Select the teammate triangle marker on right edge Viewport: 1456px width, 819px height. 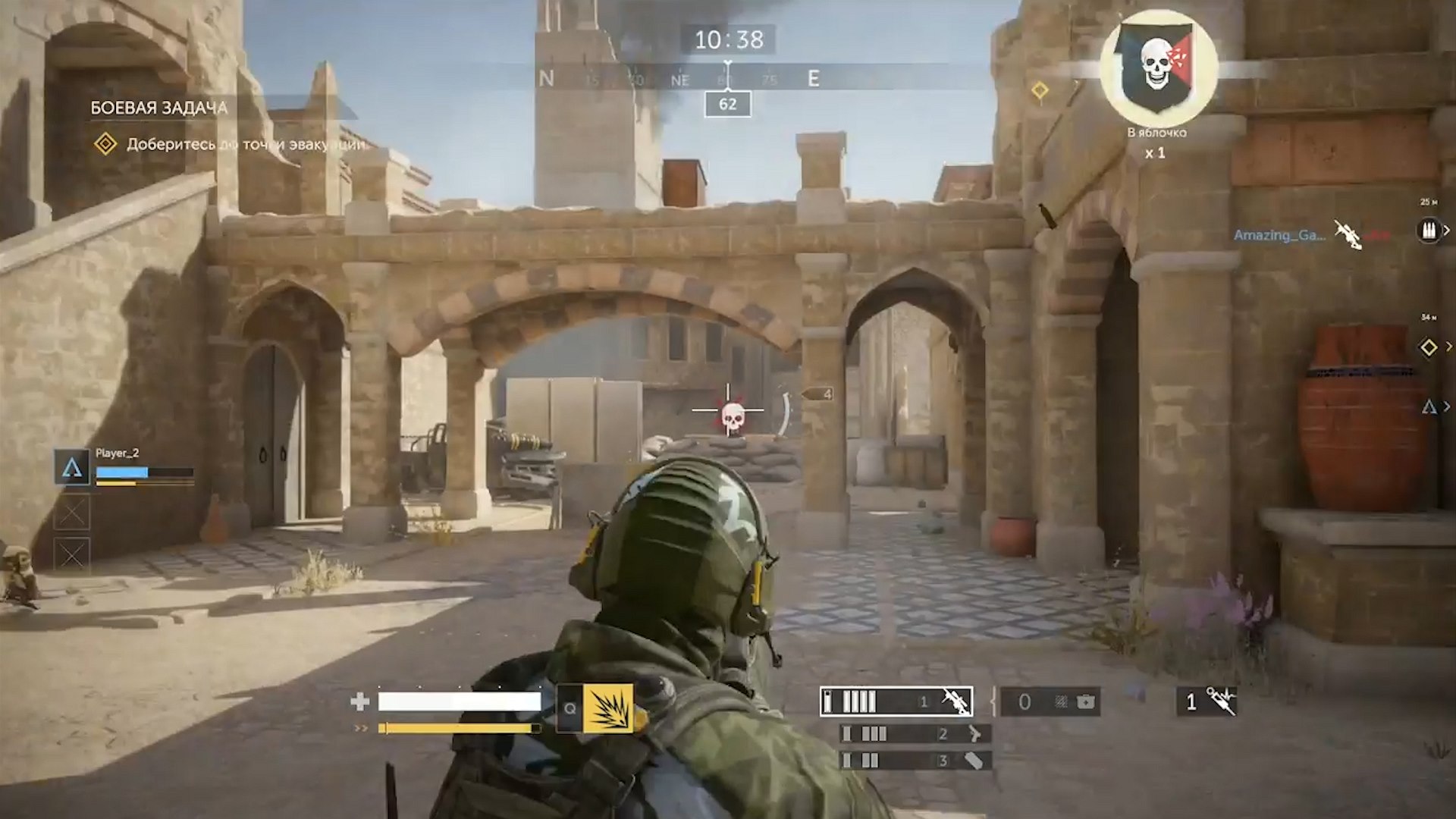(1429, 407)
